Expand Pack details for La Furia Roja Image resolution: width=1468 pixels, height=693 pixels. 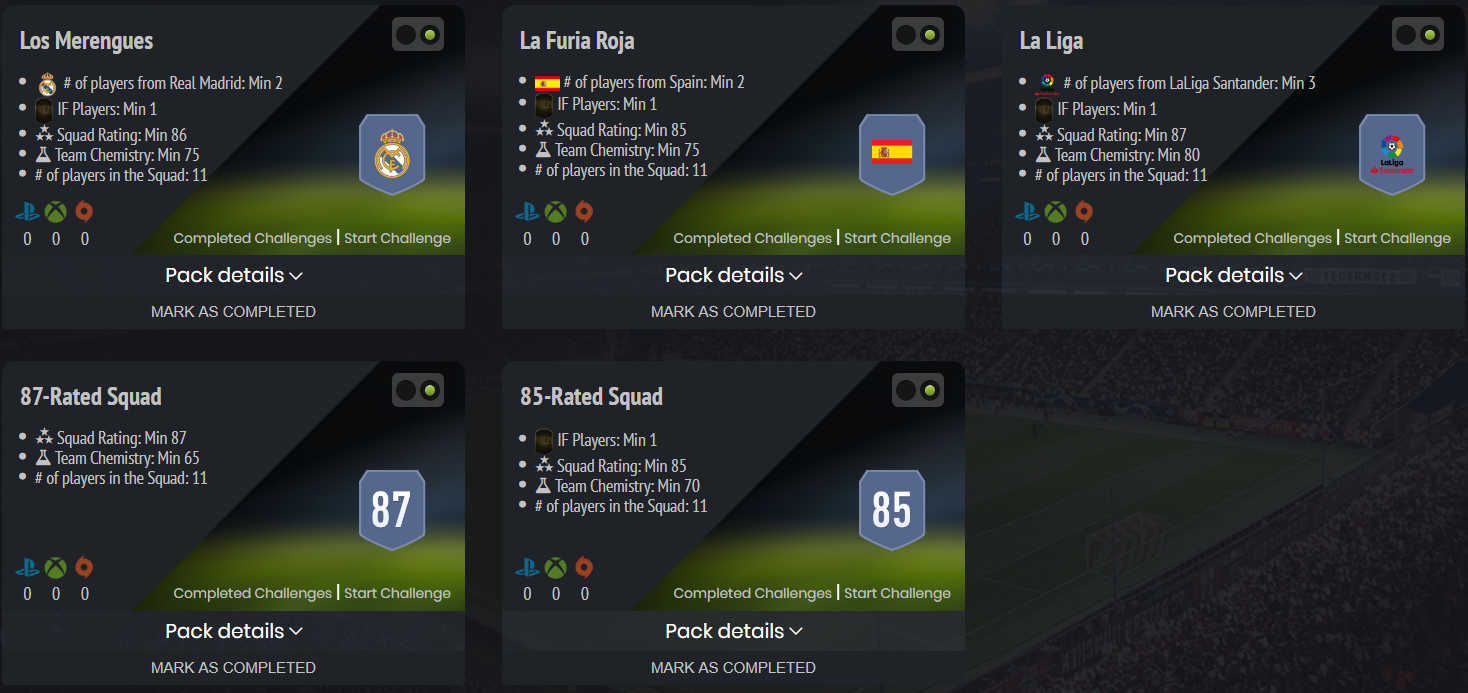(733, 275)
